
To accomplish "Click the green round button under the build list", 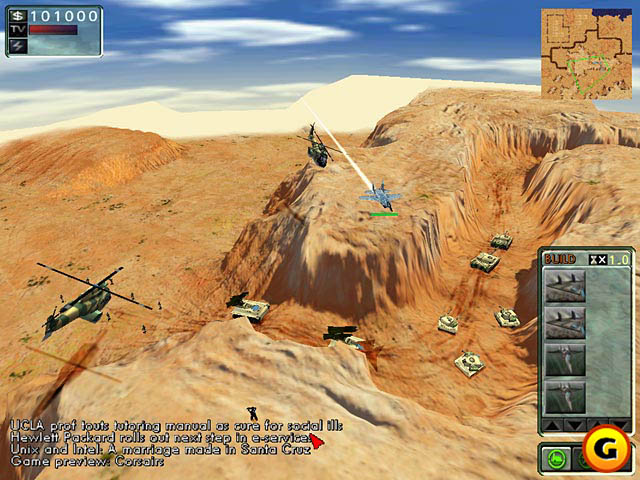I will [x=557, y=461].
